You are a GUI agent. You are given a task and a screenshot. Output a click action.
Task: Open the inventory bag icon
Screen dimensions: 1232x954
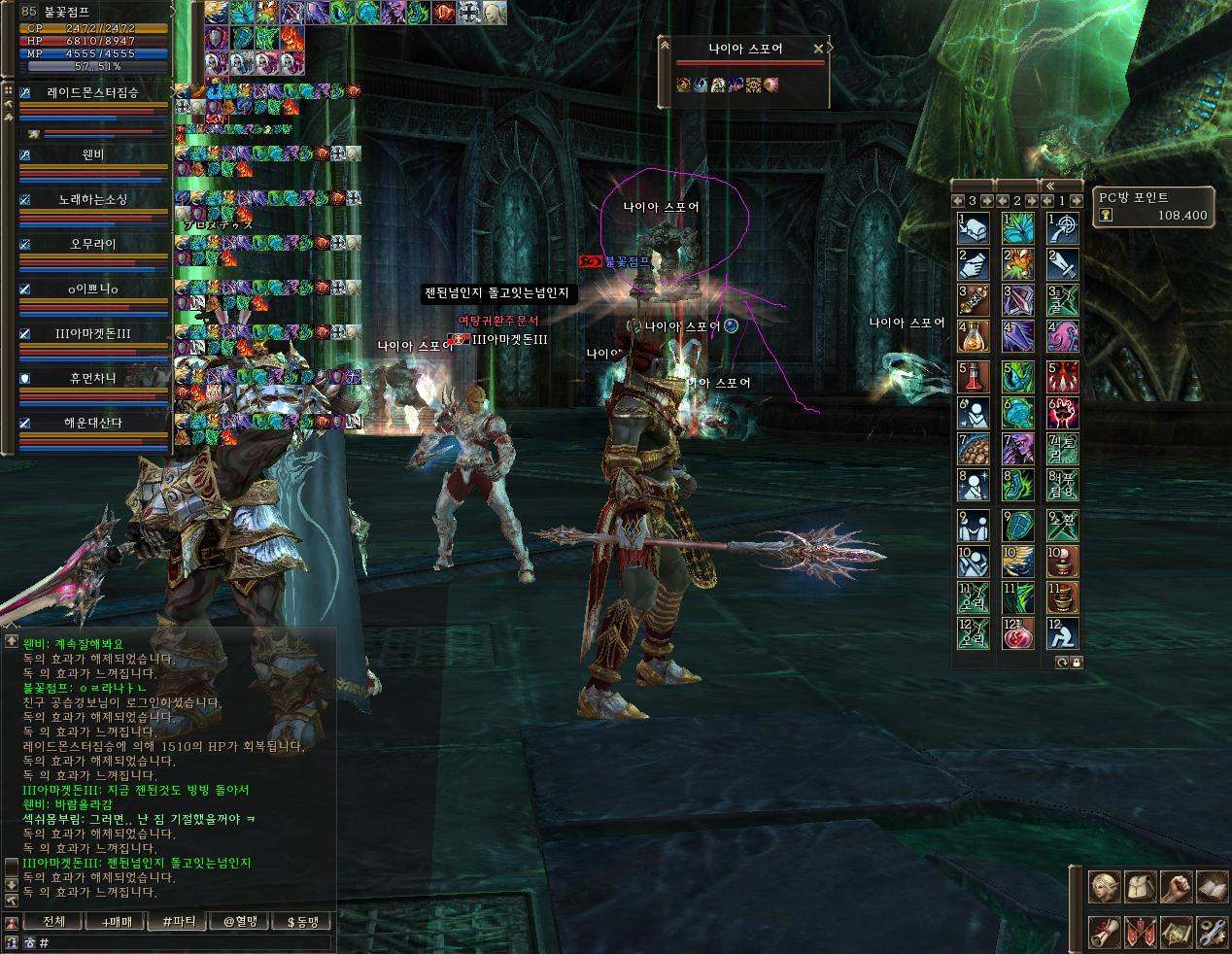coord(1139,885)
